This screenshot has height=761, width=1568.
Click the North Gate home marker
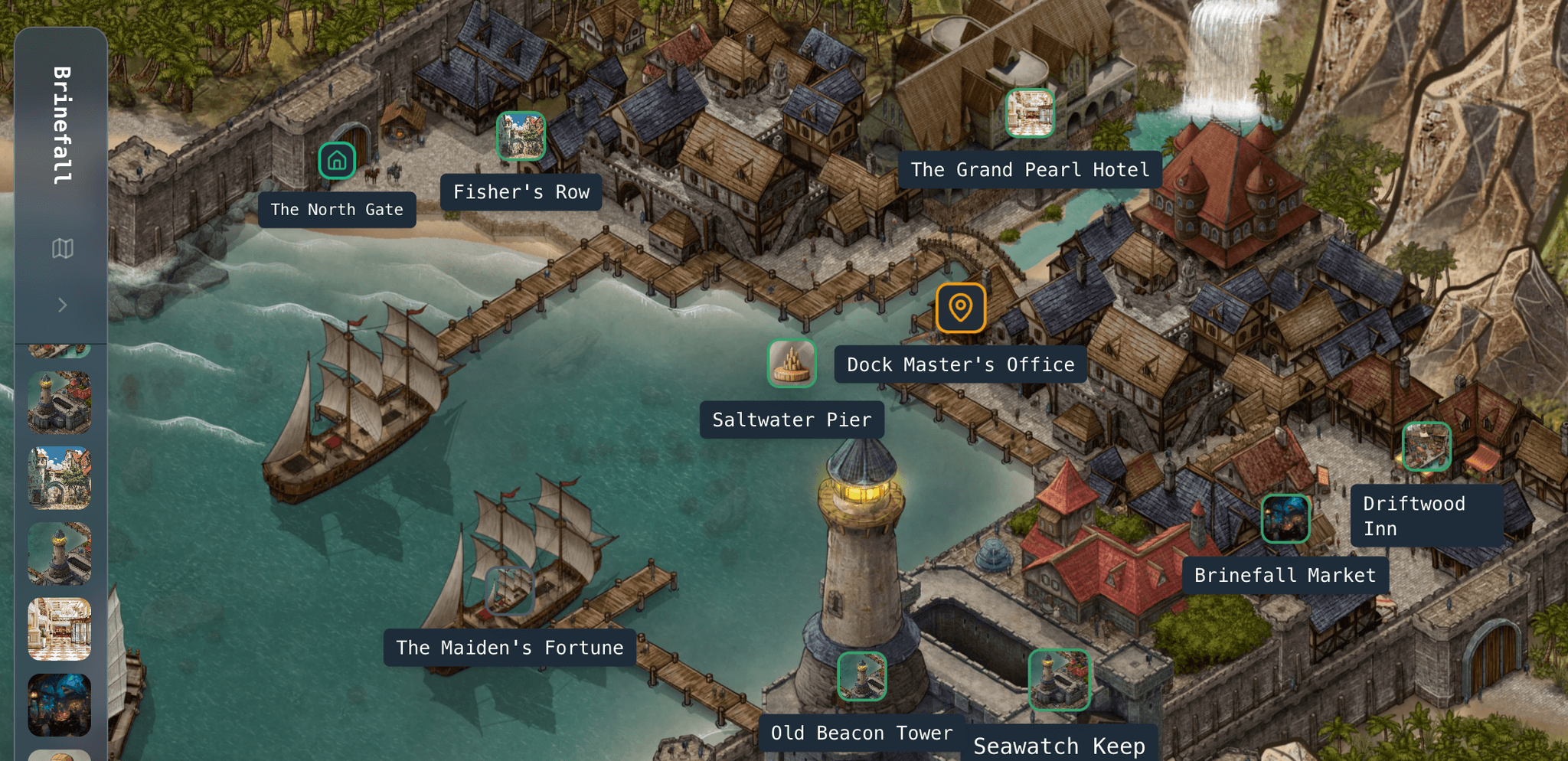pyautogui.click(x=337, y=161)
